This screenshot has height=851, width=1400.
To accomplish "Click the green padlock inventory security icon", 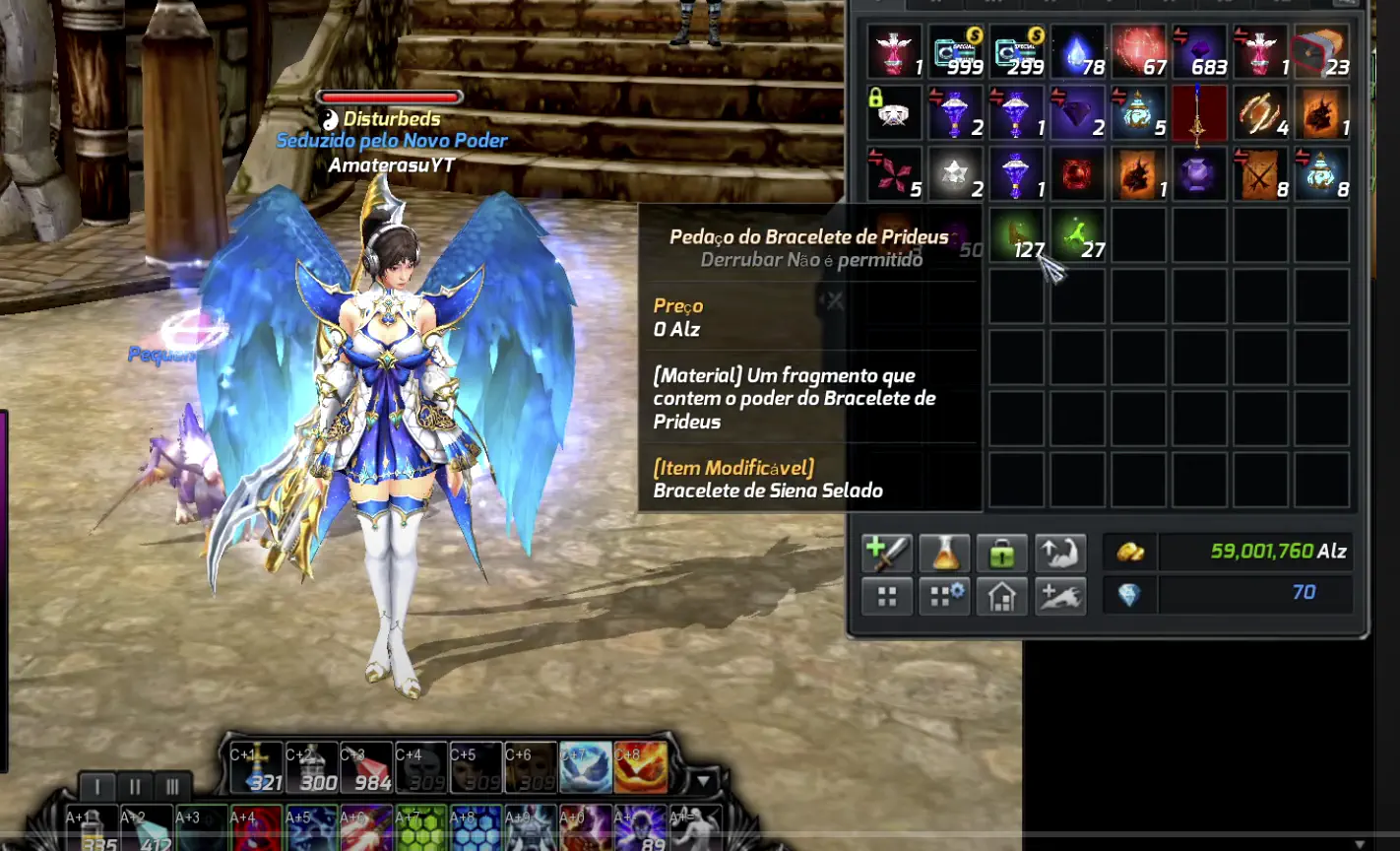I will 1001,553.
